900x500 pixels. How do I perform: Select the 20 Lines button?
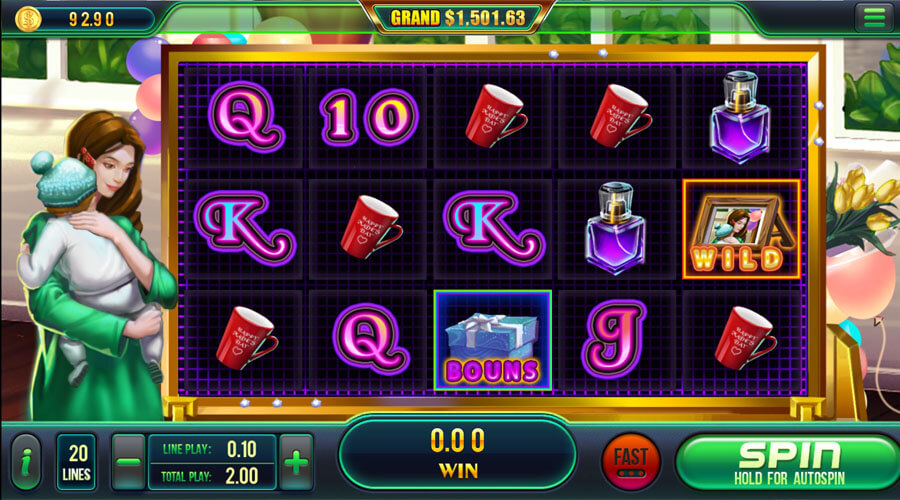76,462
